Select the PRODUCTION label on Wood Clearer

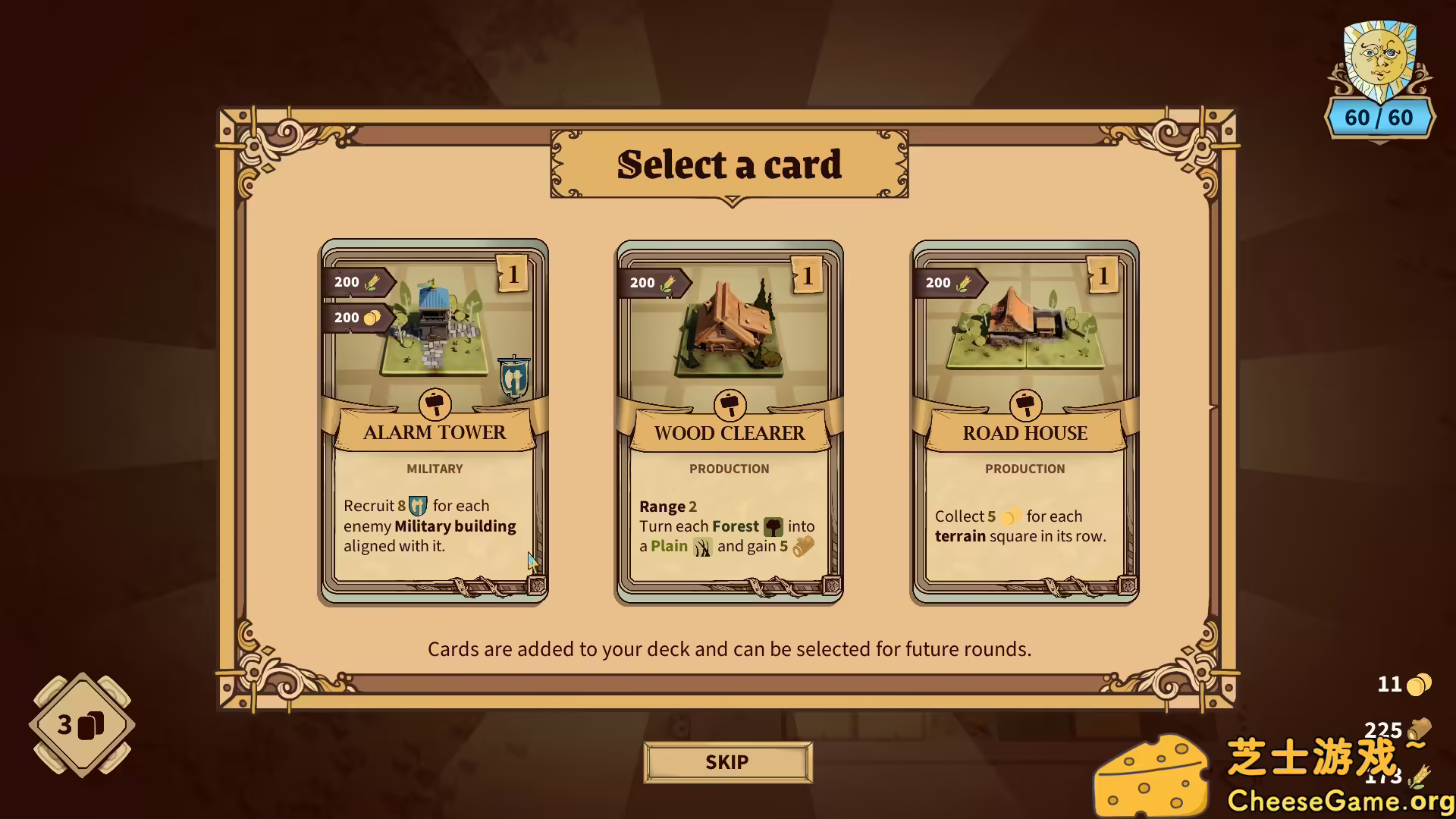coord(729,469)
